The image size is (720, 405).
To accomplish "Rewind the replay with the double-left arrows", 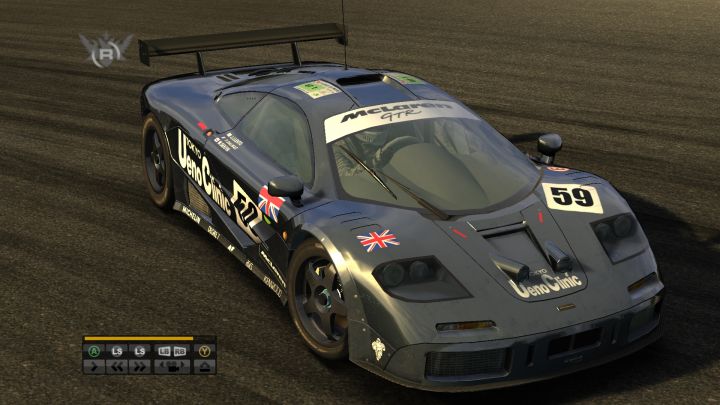I will pyautogui.click(x=117, y=366).
